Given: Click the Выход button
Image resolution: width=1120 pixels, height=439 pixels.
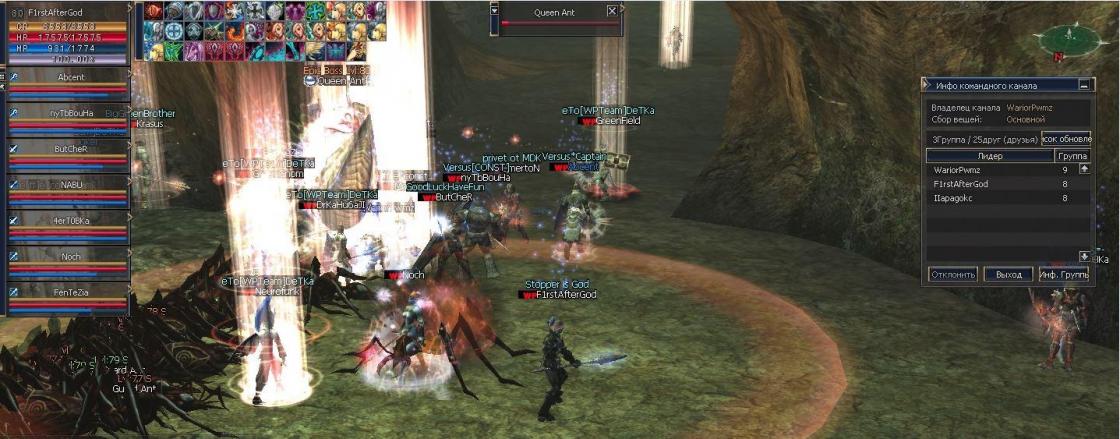Looking at the screenshot, I should coord(1007,274).
